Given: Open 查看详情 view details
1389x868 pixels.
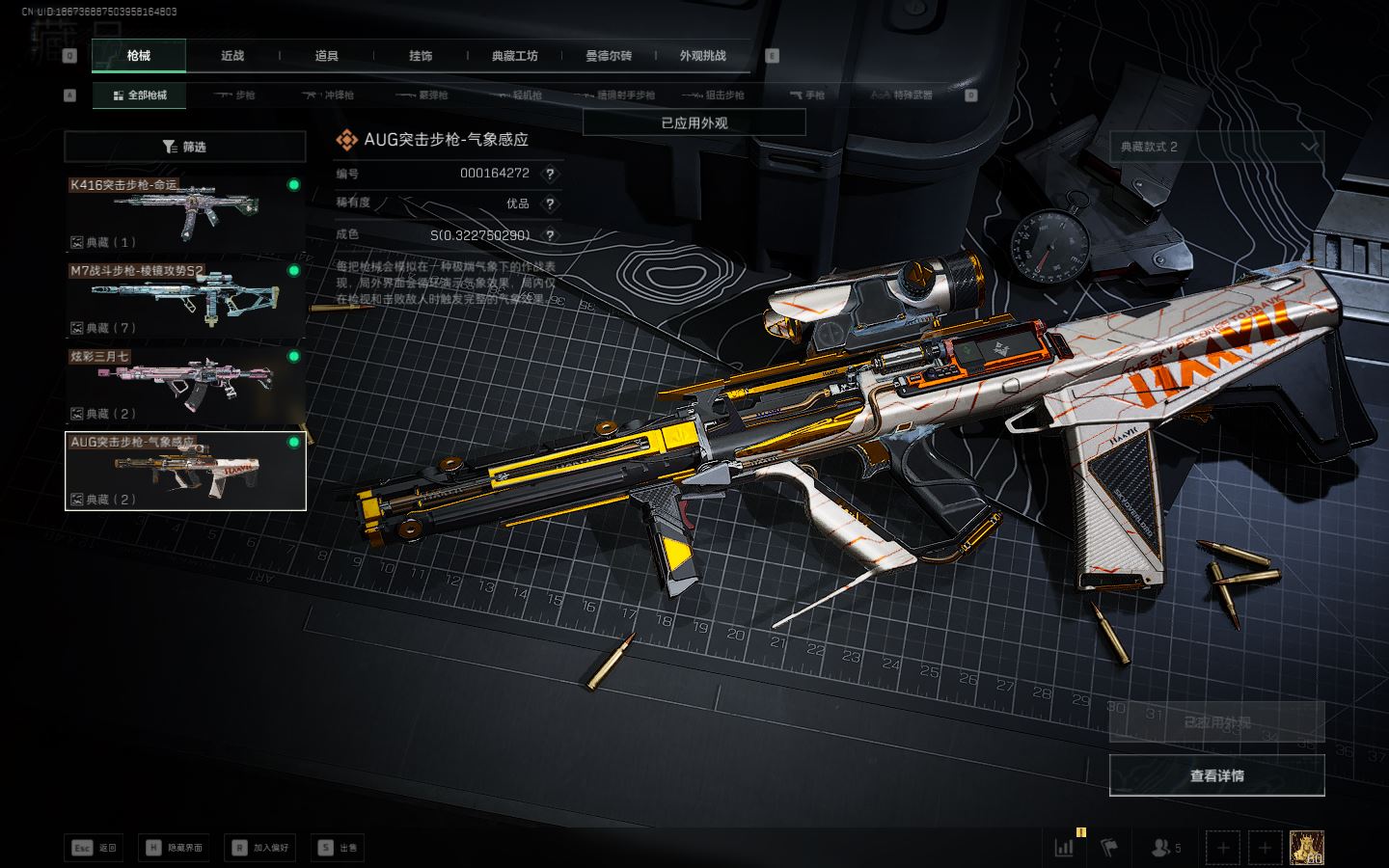Looking at the screenshot, I should (1216, 775).
